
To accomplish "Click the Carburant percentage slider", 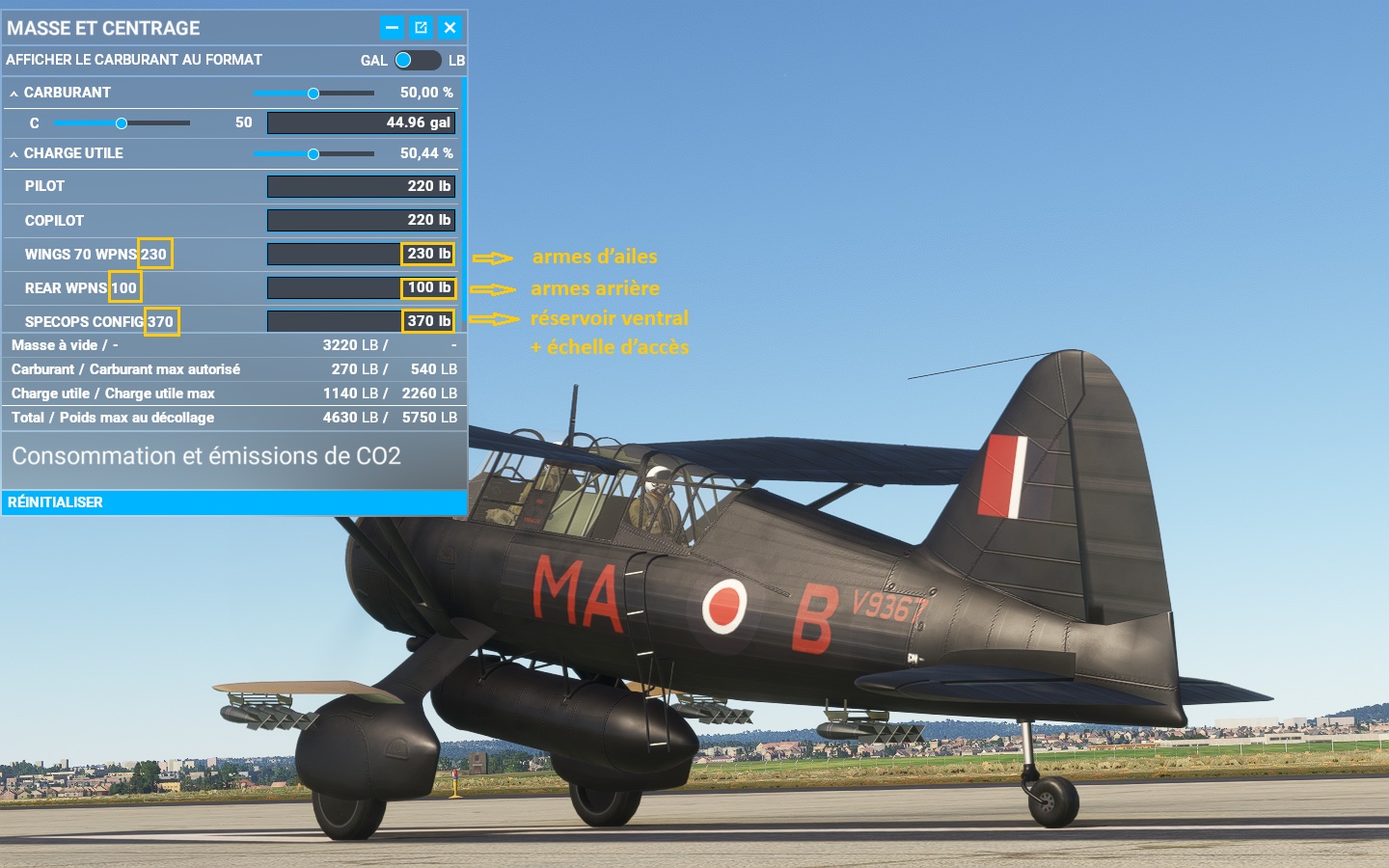I will 313,94.
